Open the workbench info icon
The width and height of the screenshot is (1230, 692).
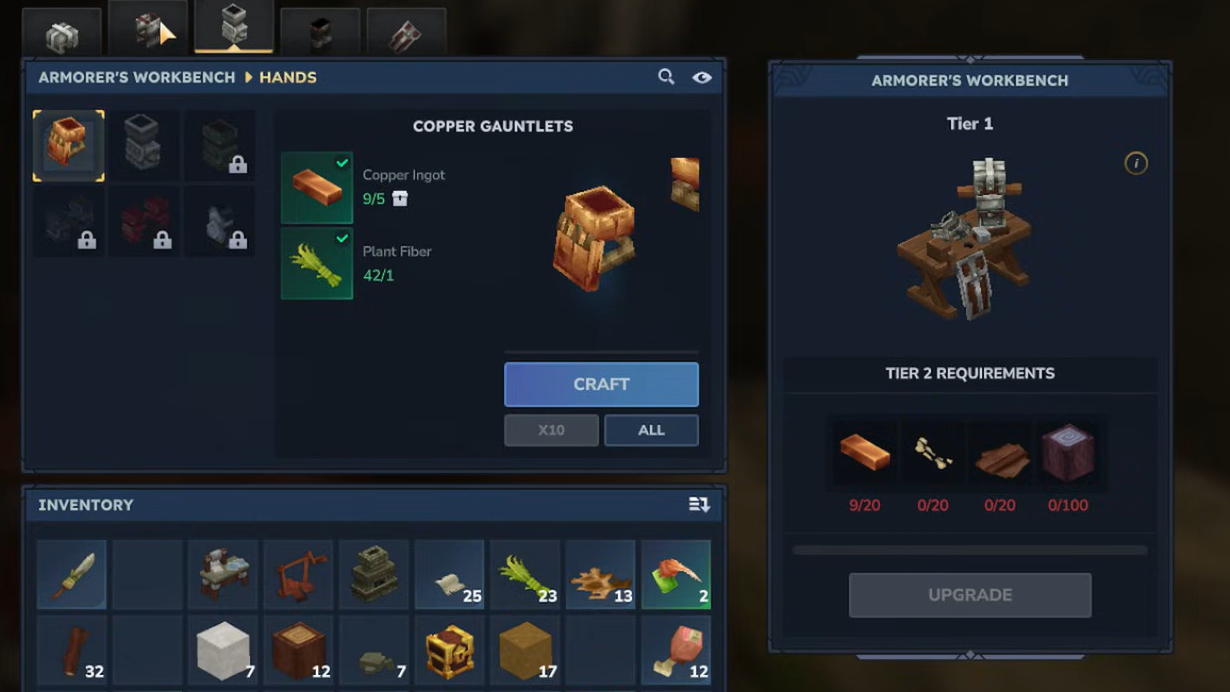(1136, 163)
